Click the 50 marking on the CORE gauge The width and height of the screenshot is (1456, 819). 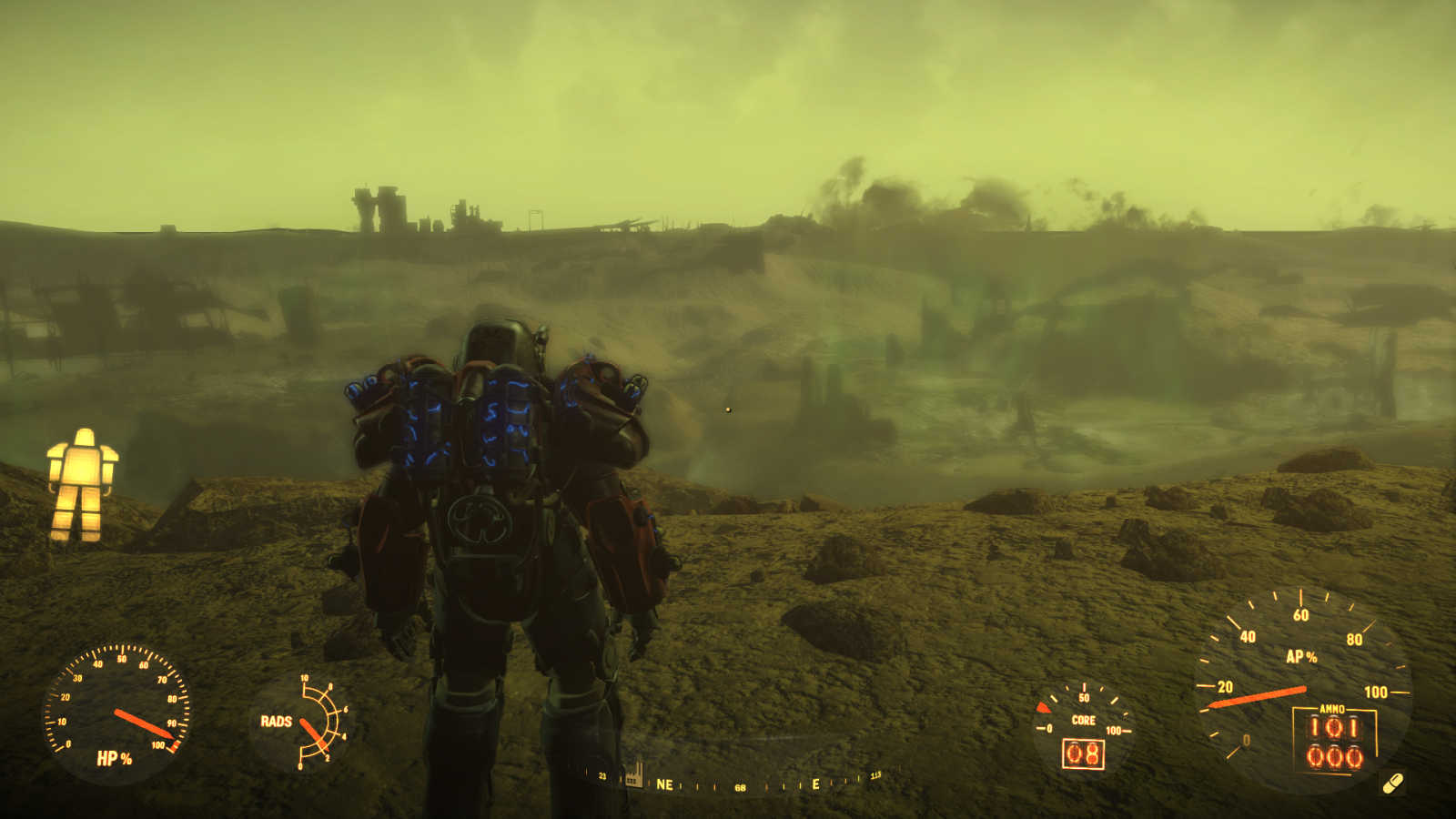click(x=1085, y=697)
